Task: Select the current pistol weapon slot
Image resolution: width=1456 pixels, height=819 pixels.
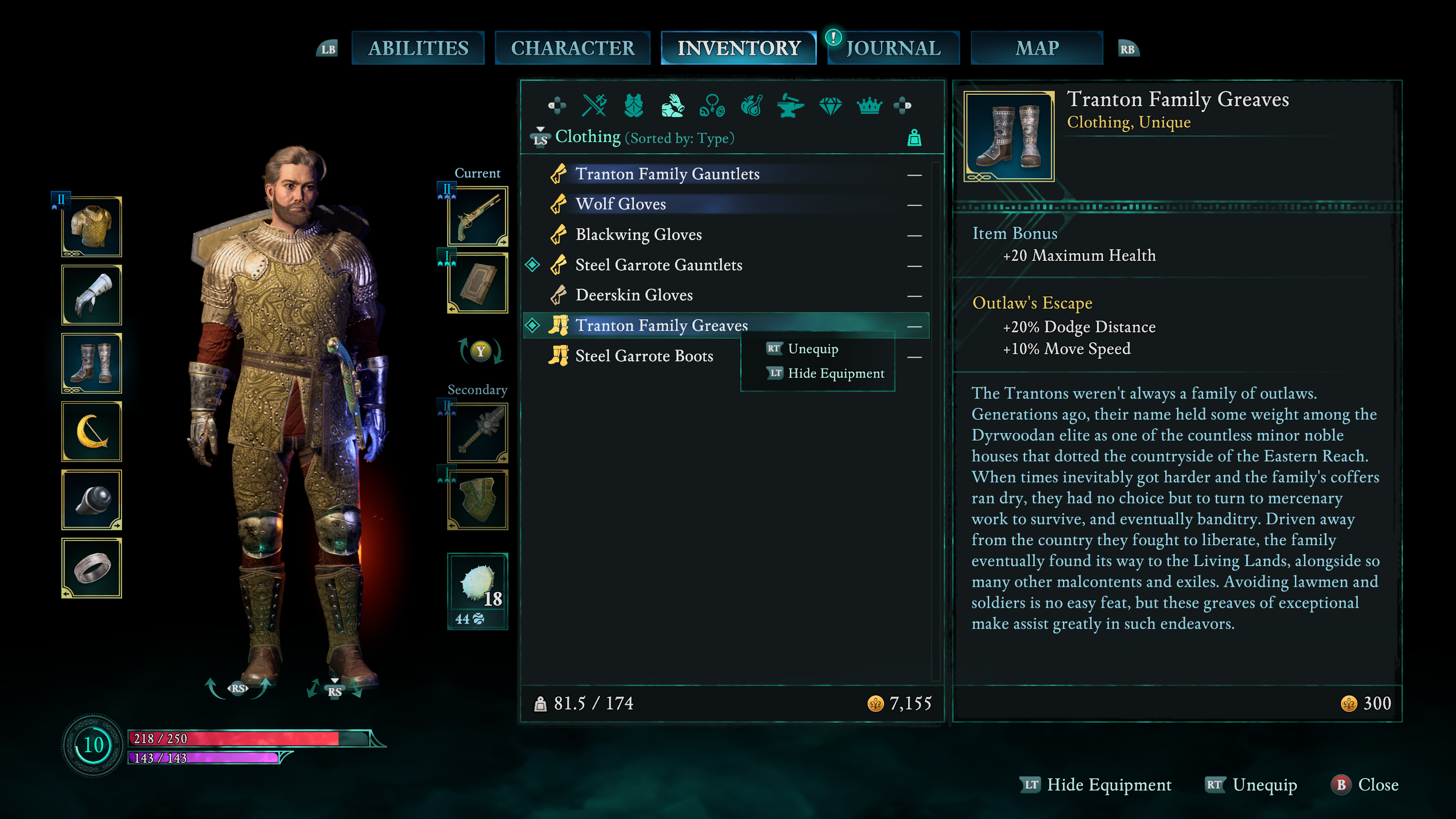Action: click(x=478, y=217)
